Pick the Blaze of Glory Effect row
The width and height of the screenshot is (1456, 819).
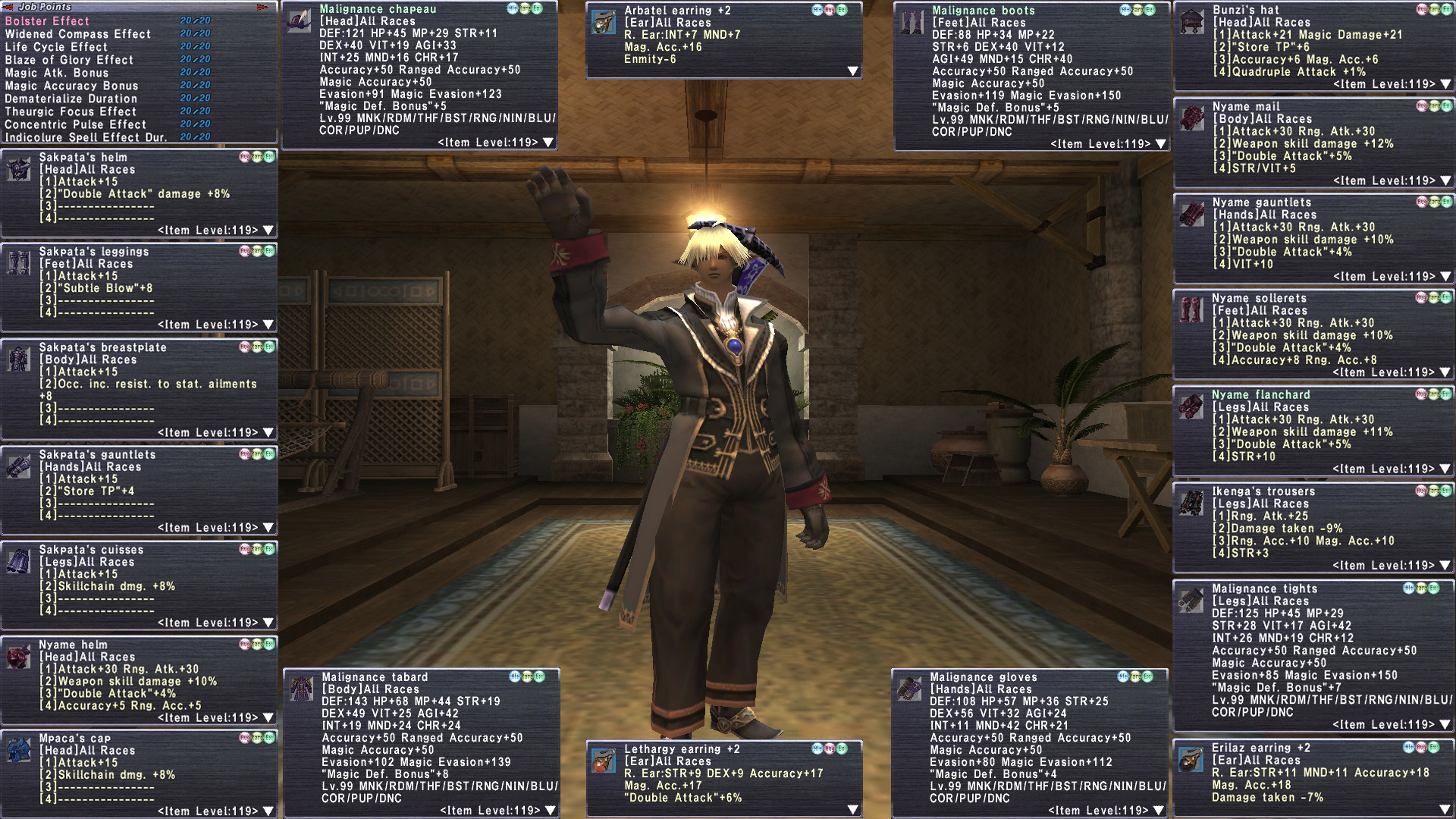point(69,60)
